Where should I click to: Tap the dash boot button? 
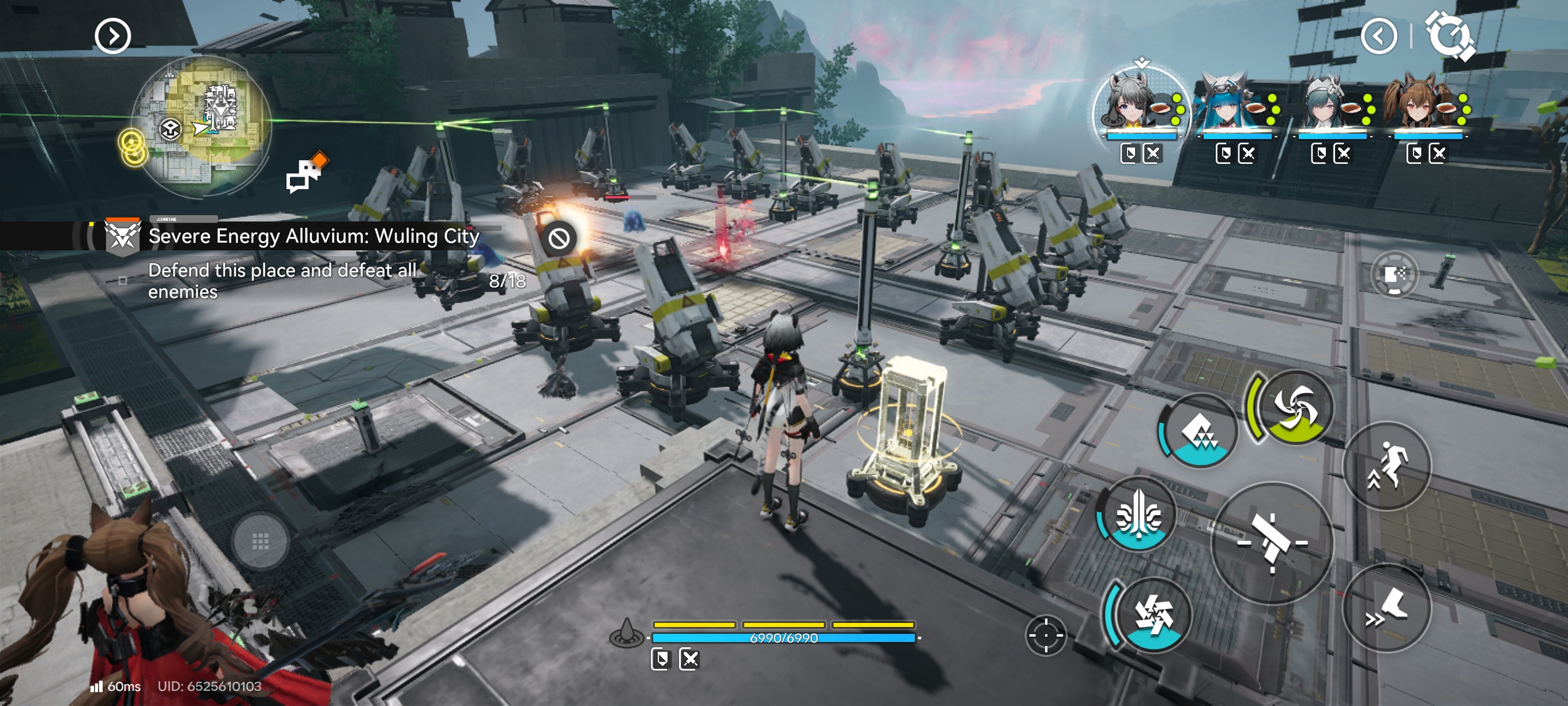click(1386, 608)
